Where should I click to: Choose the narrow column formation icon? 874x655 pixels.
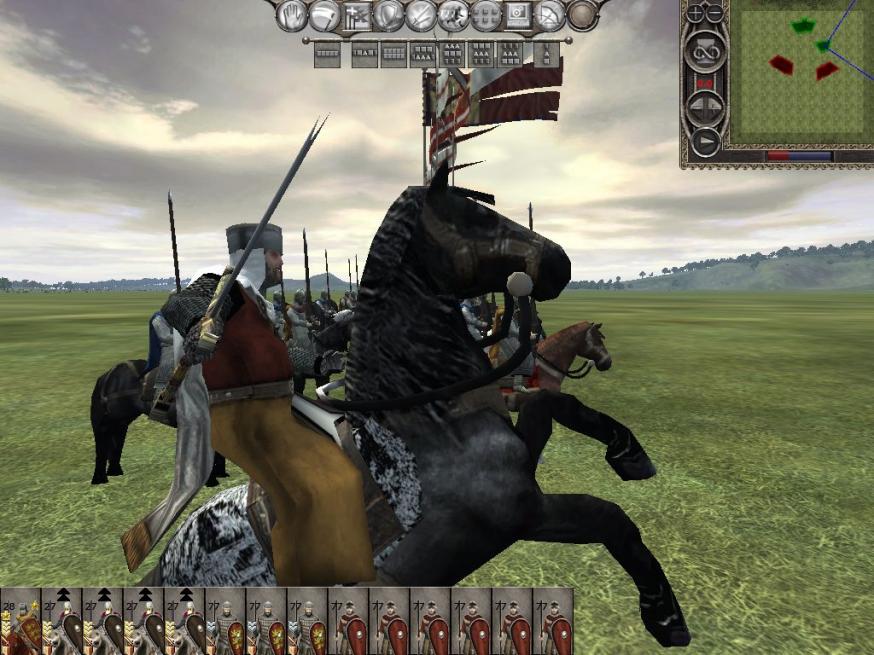[546, 55]
